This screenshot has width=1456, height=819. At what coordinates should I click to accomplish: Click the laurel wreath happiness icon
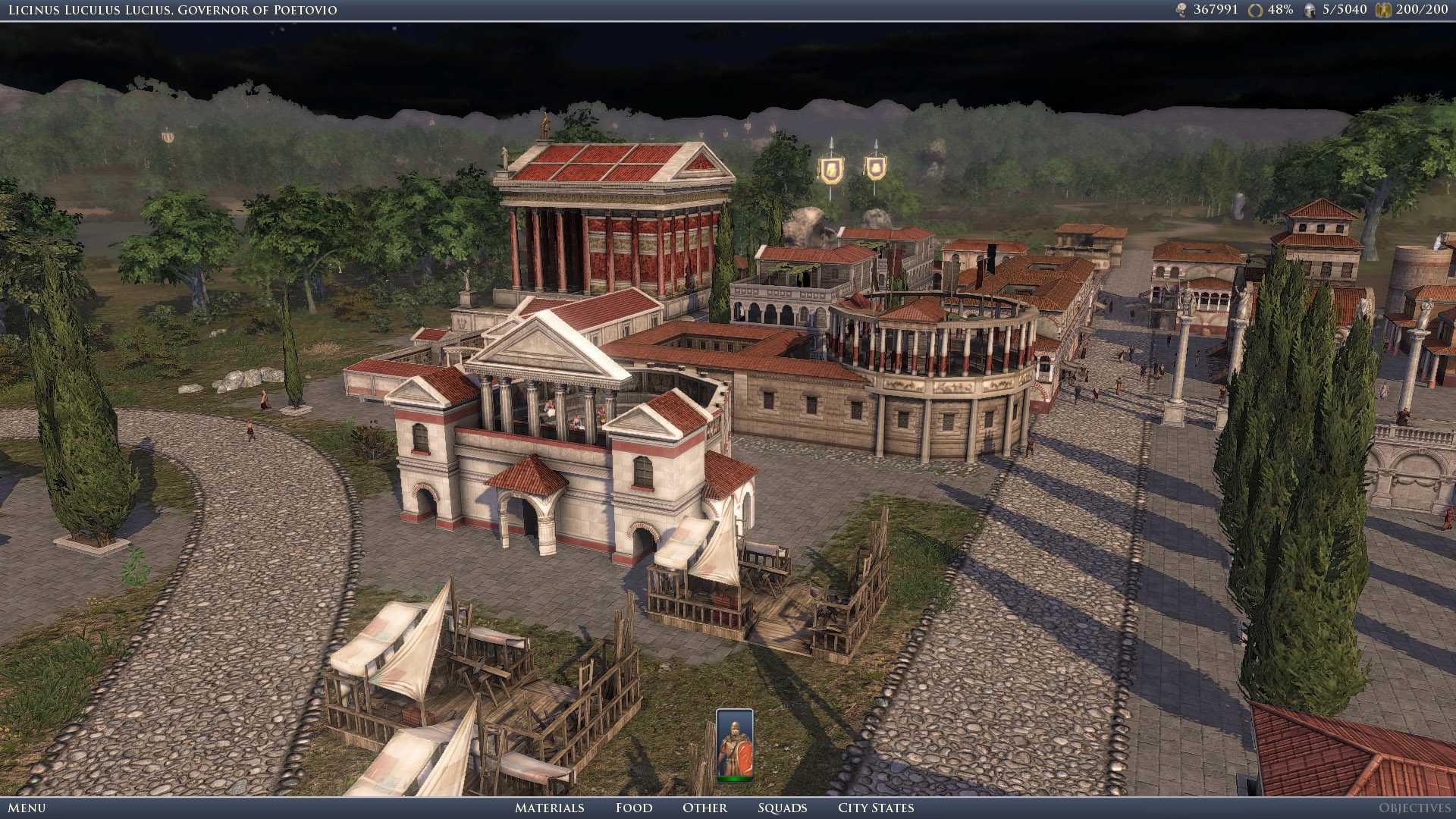(1255, 10)
